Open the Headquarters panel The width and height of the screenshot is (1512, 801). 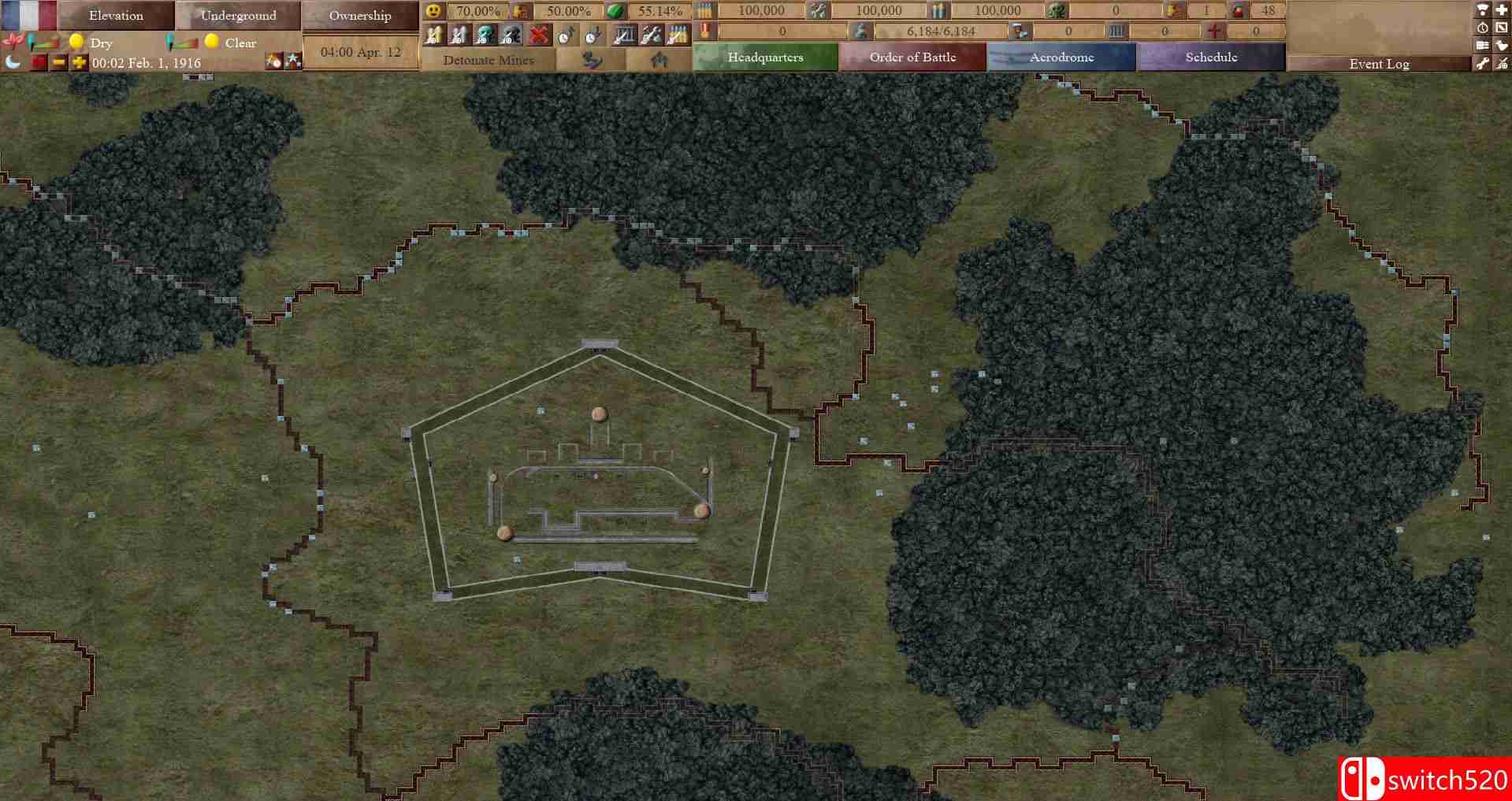[764, 57]
